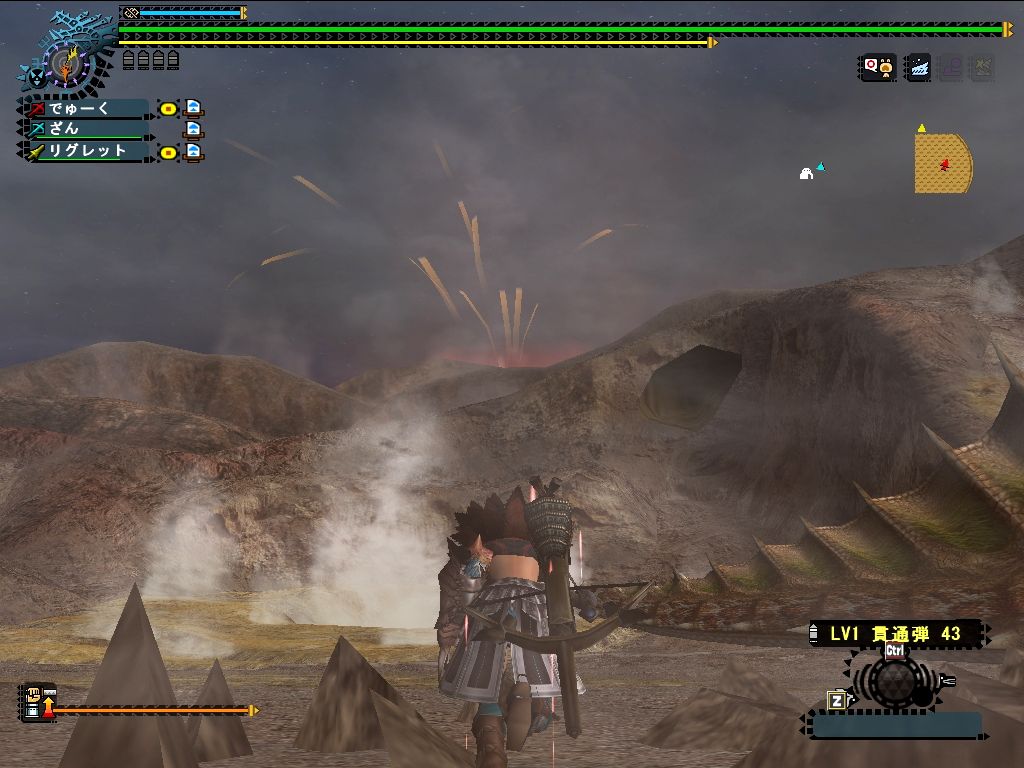Click the white base camp tent marker
This screenshot has width=1024, height=768.
[x=806, y=174]
